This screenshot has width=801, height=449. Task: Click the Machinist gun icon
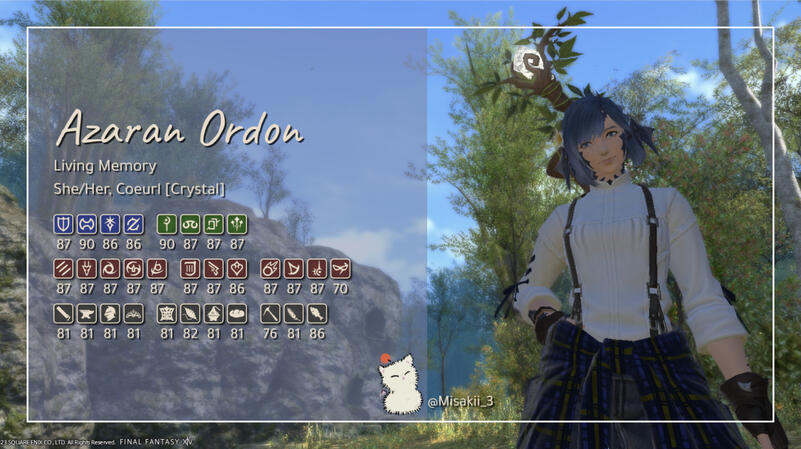213,268
